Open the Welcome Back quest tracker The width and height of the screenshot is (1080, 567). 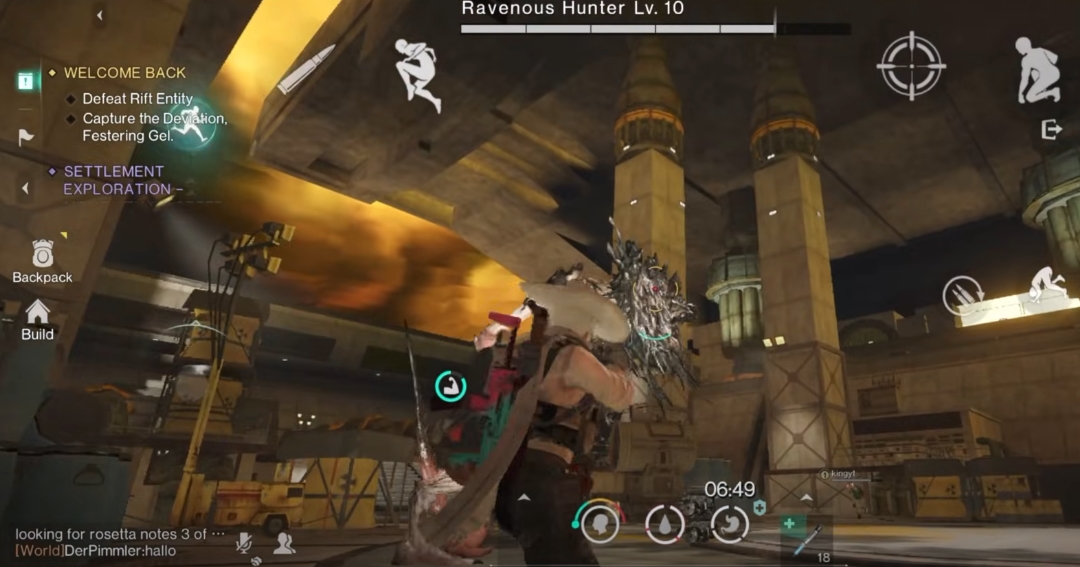click(125, 73)
